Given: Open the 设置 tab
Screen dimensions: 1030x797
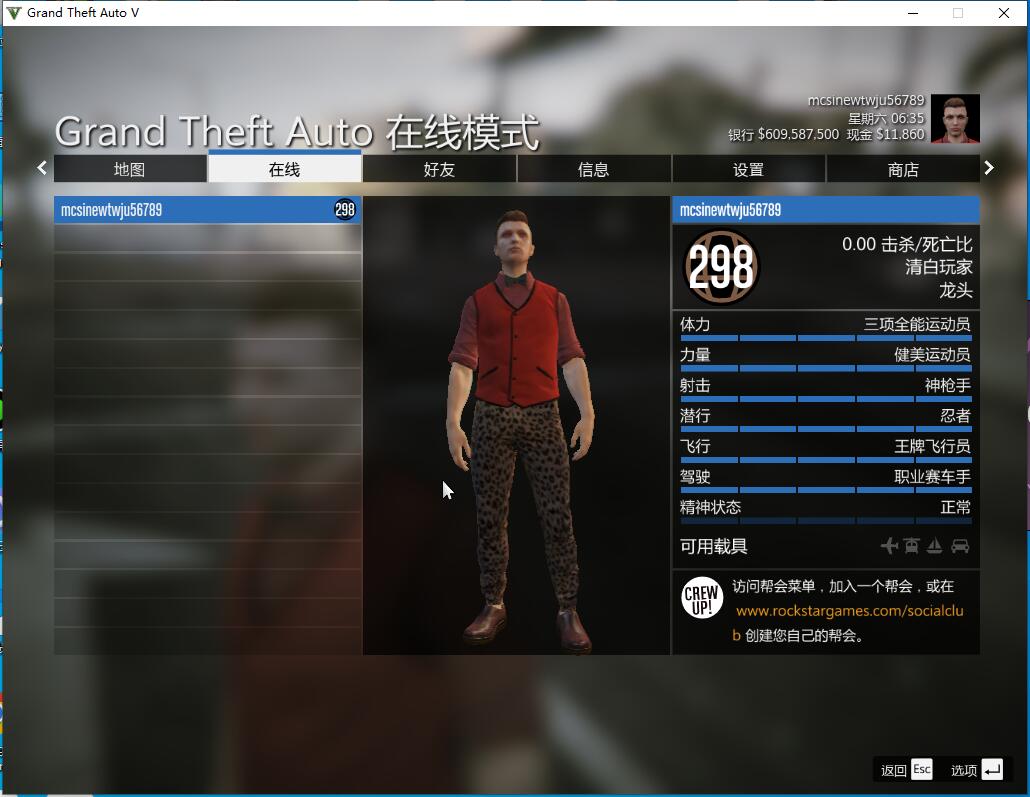Looking at the screenshot, I should [x=748, y=169].
